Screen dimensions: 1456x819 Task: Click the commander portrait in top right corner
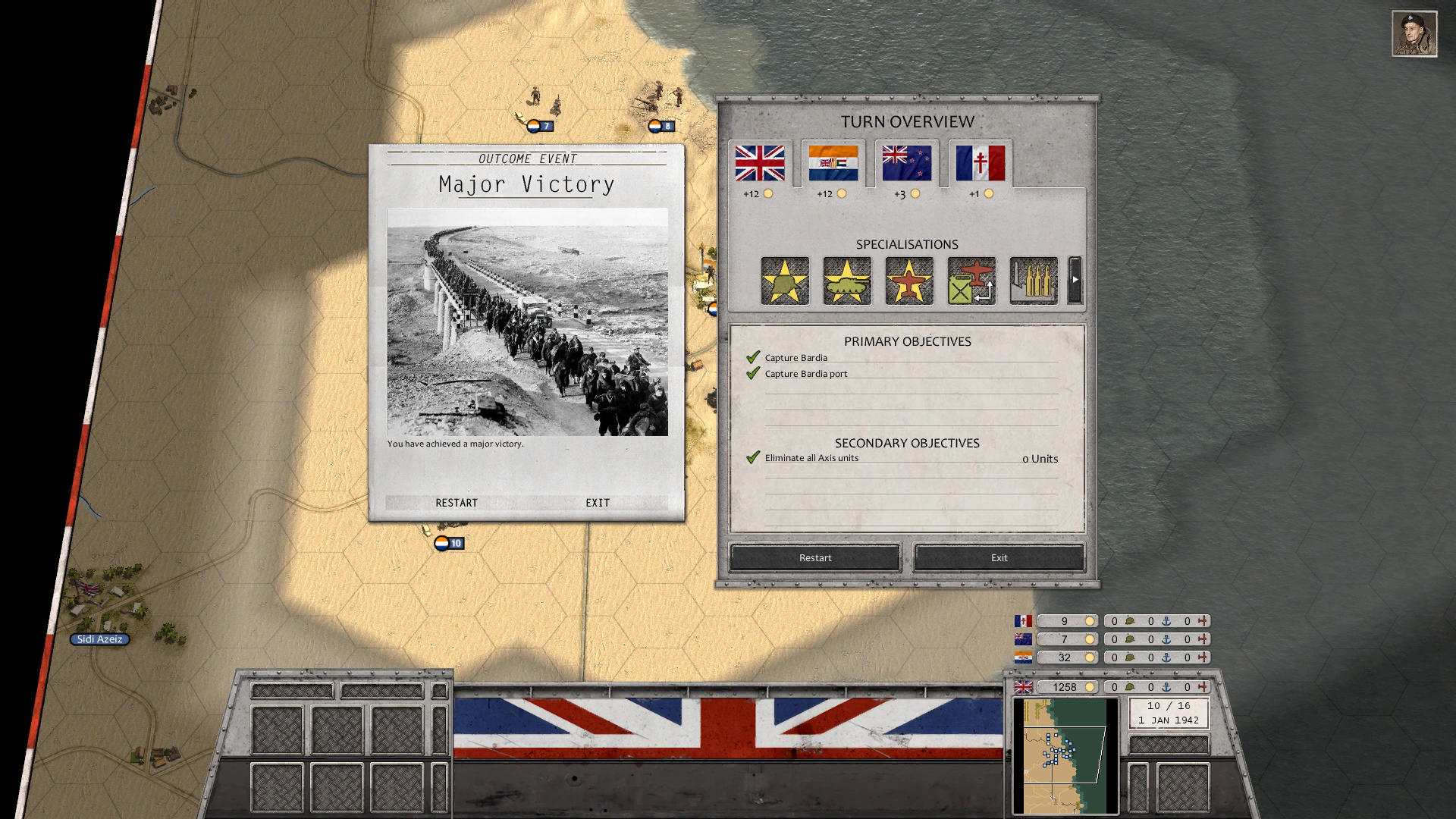(x=1414, y=34)
